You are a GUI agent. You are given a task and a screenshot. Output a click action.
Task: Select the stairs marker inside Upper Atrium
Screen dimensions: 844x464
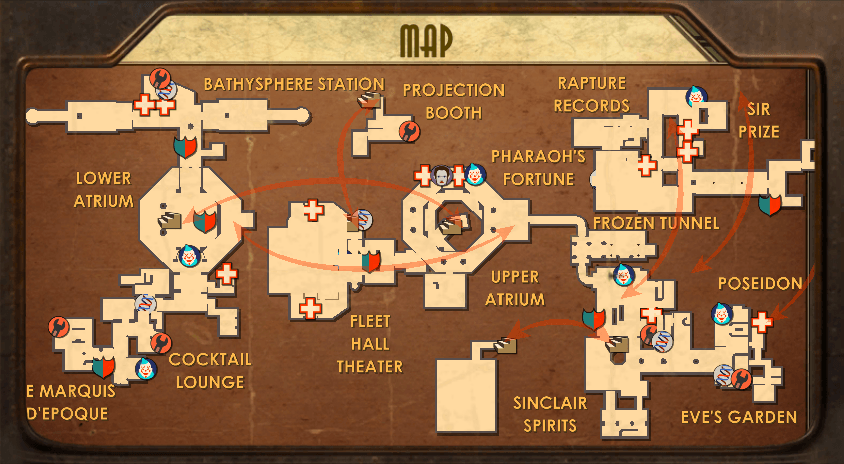coord(453,226)
